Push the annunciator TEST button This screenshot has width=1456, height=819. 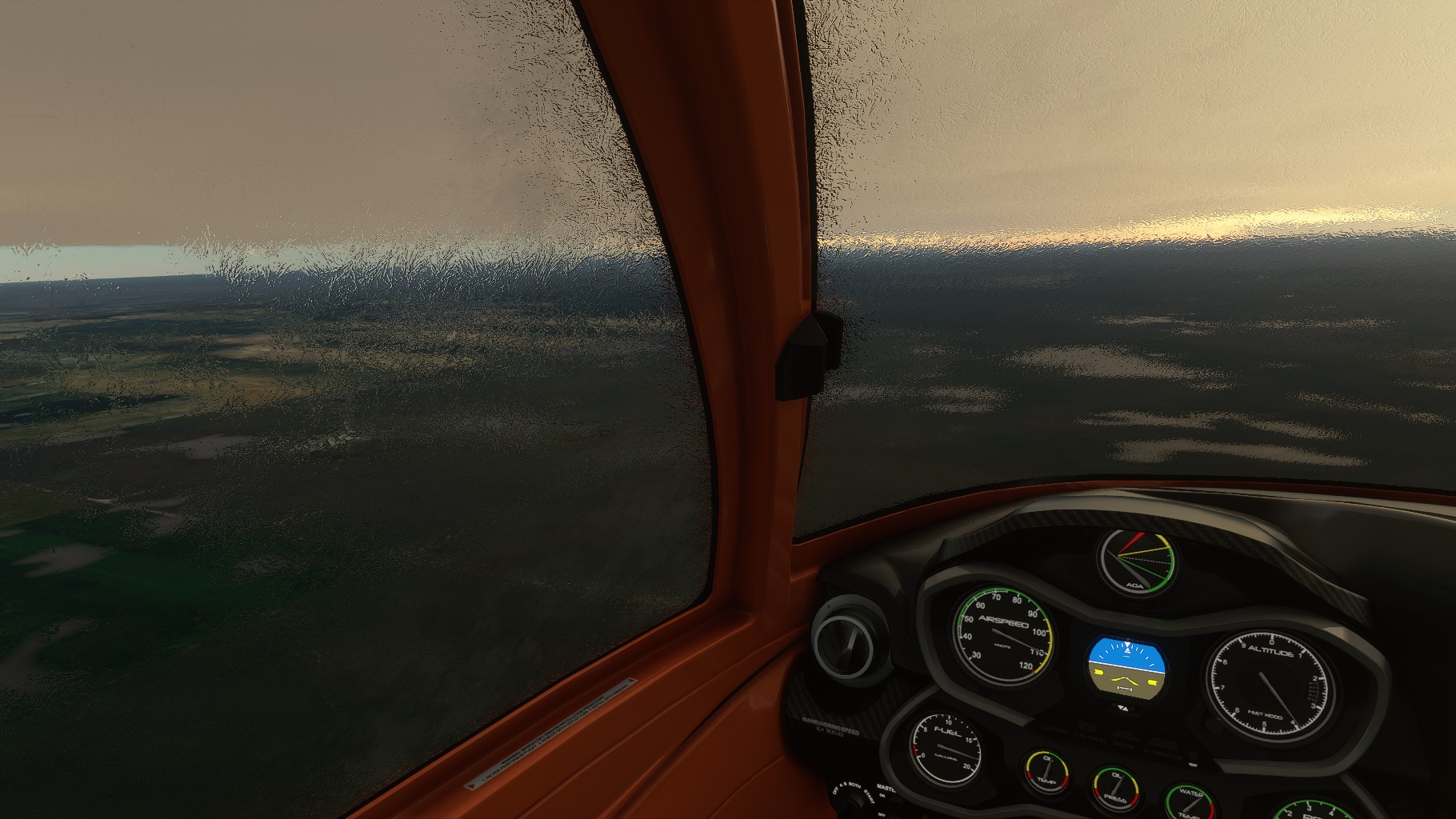click(1192, 753)
